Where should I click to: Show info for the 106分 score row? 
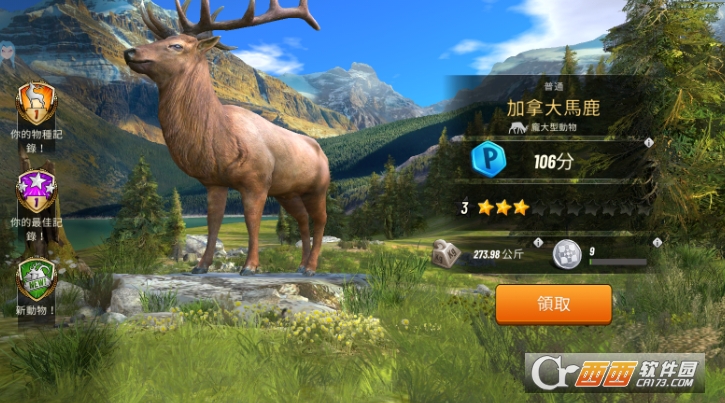[649, 143]
